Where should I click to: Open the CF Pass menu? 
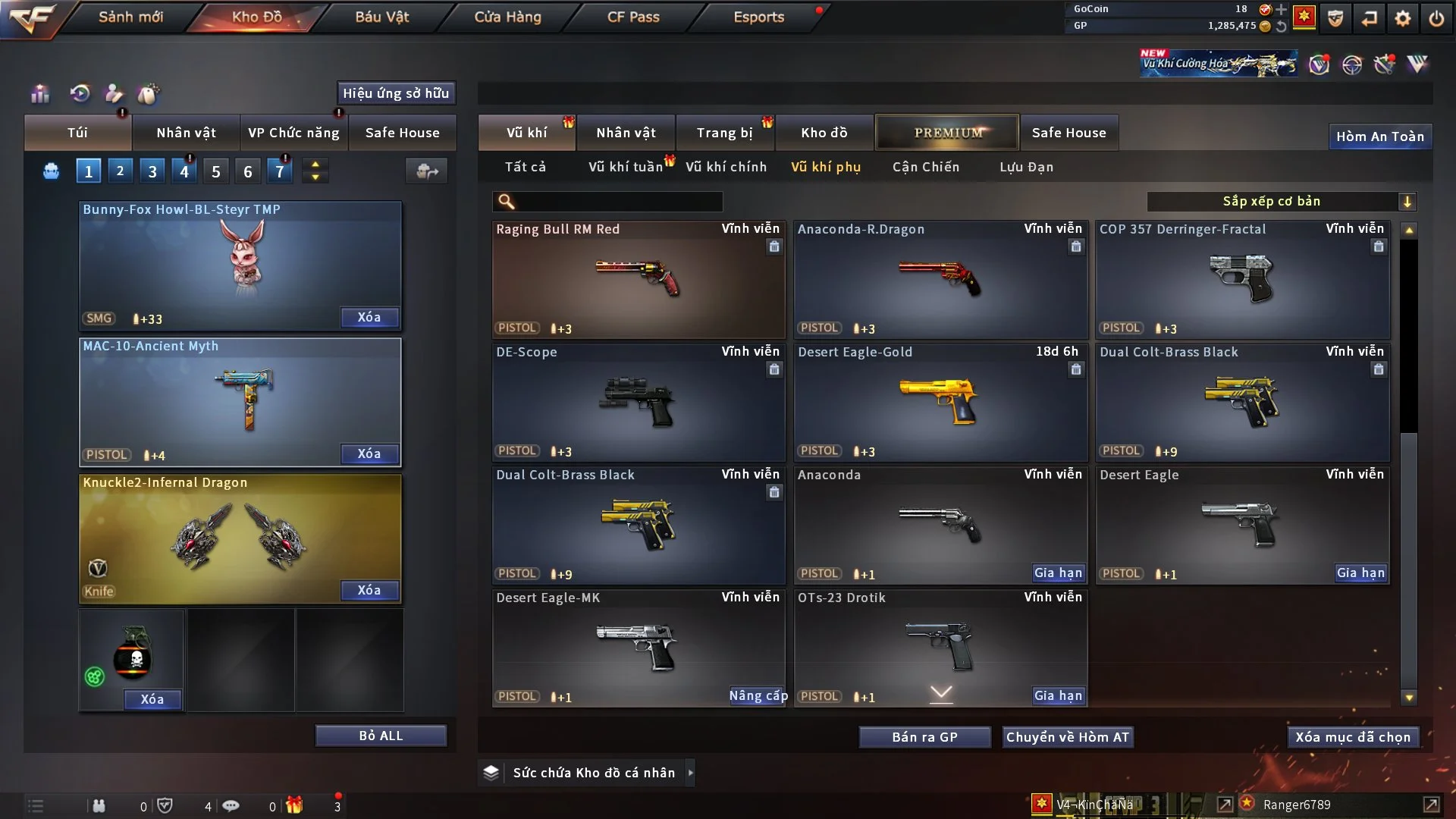tap(633, 17)
